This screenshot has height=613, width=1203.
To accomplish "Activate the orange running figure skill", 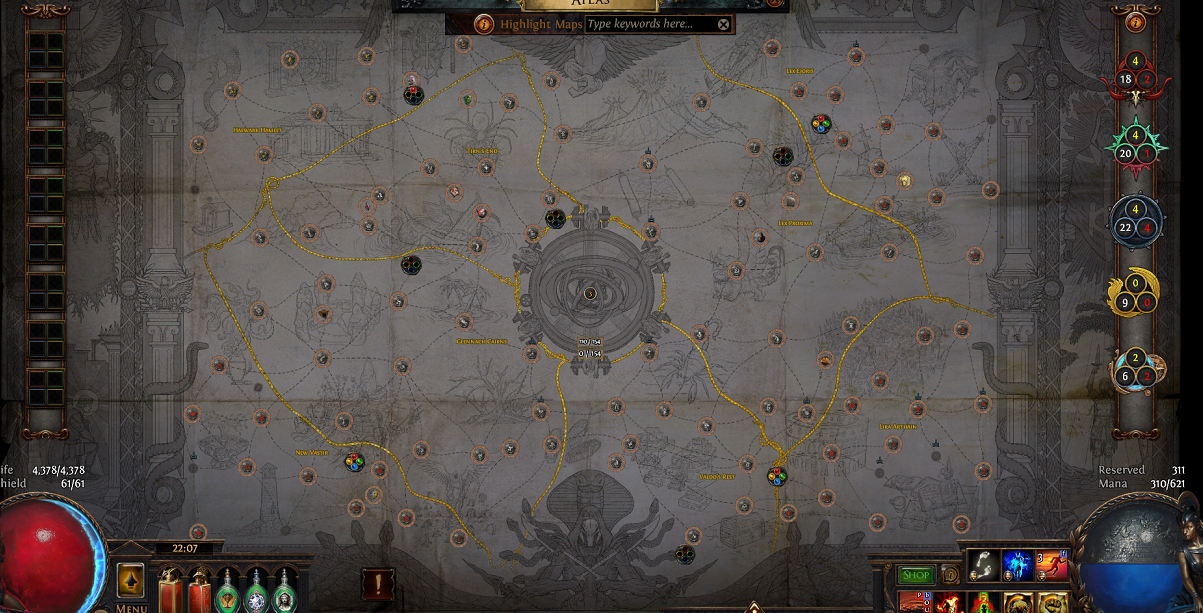I will (1053, 565).
